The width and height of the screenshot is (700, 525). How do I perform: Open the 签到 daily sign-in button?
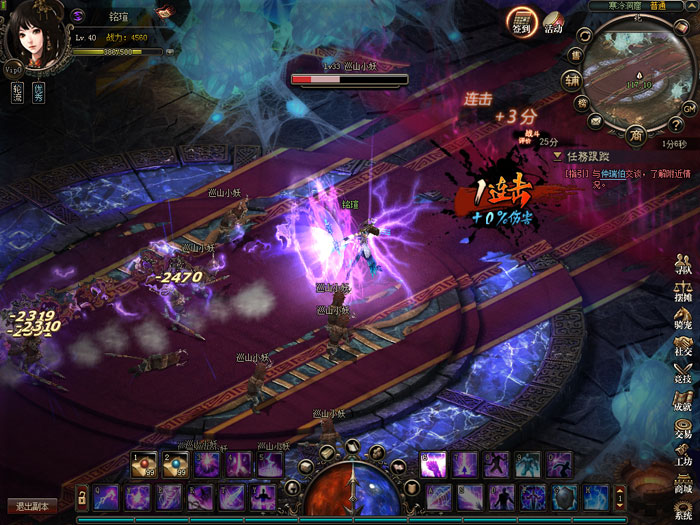click(520, 22)
